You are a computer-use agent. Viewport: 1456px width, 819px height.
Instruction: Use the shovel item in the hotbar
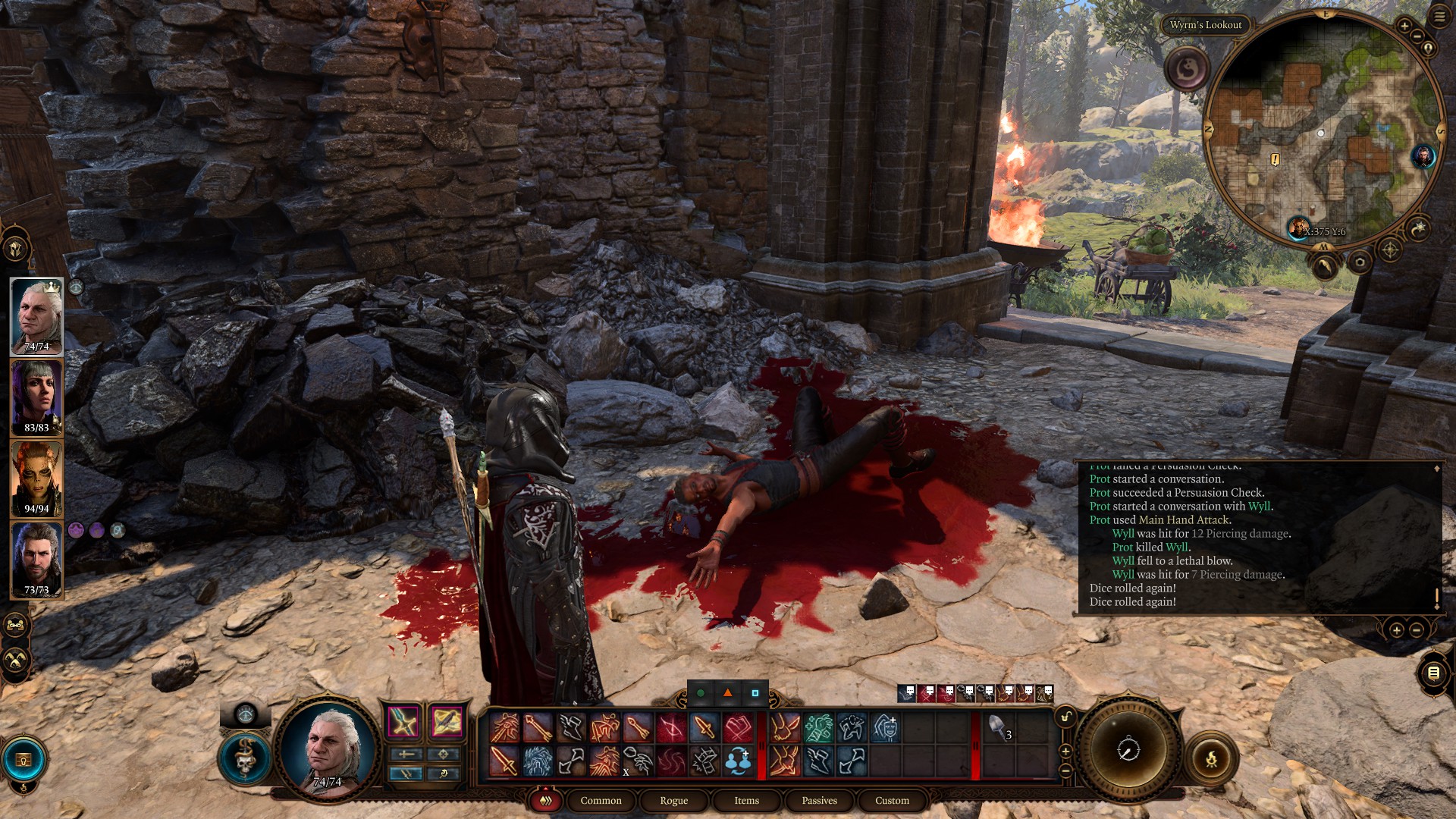(x=998, y=728)
